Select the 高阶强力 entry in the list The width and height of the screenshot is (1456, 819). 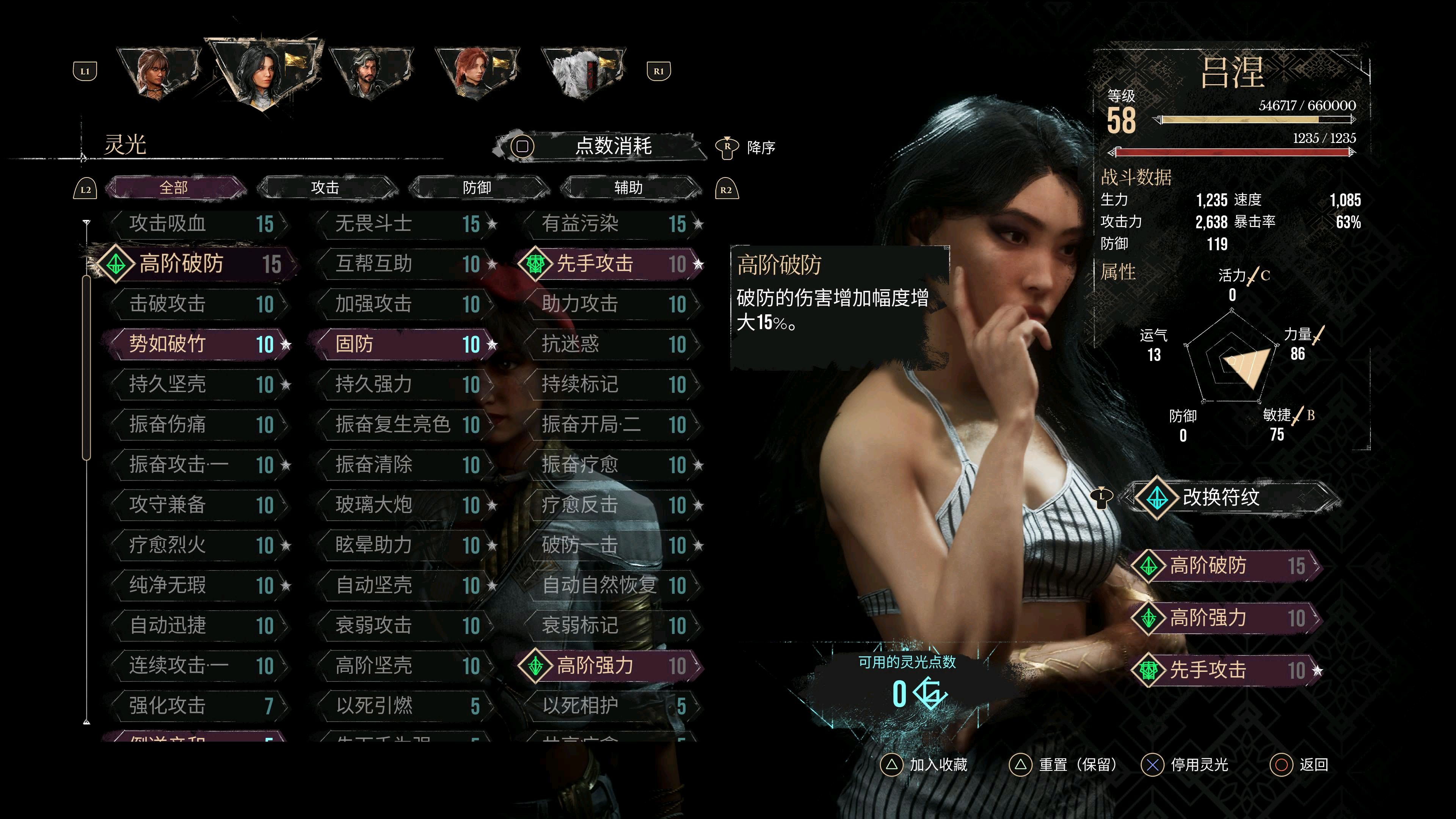coord(610,665)
